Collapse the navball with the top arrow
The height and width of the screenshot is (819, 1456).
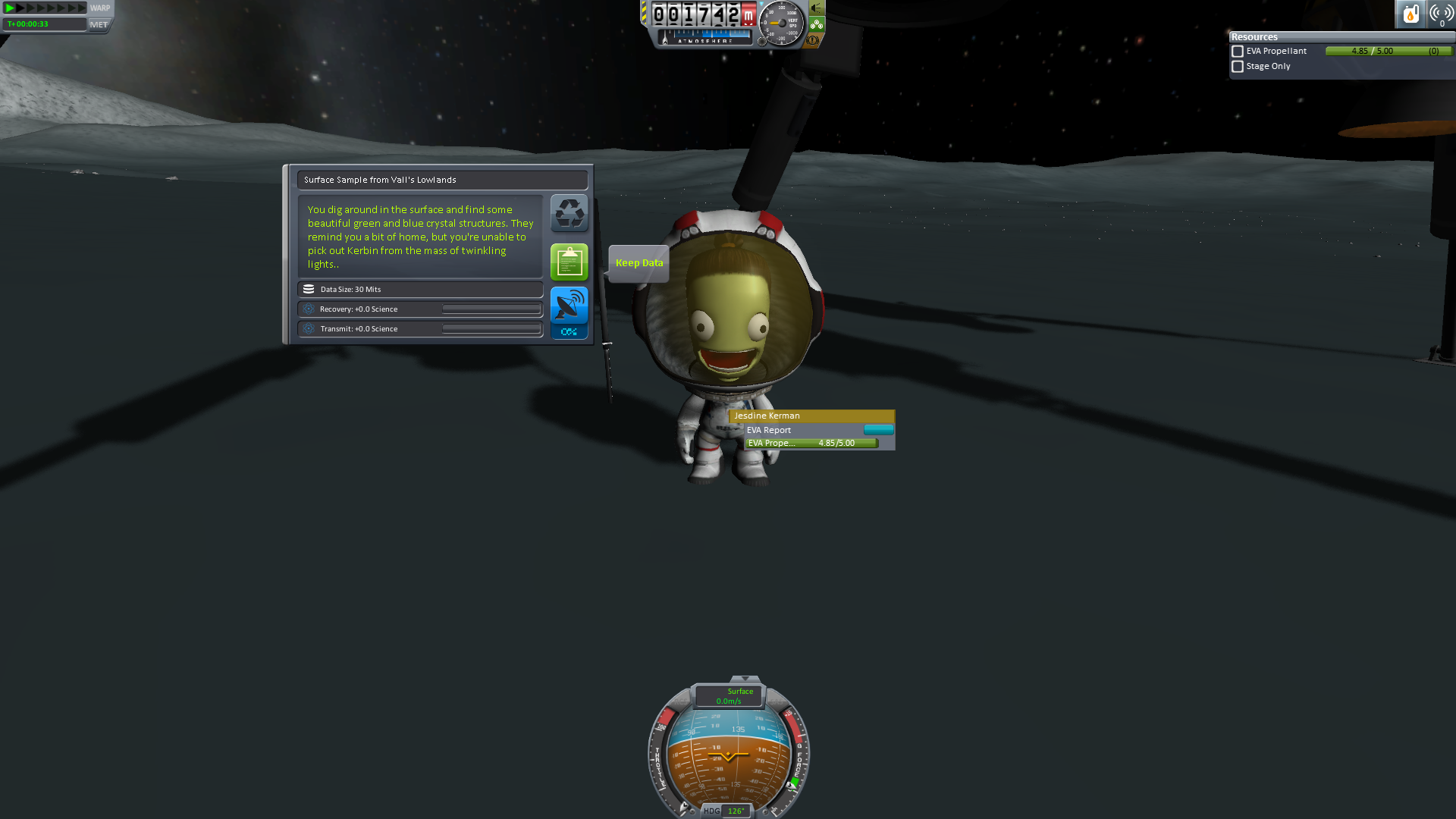coord(745,679)
